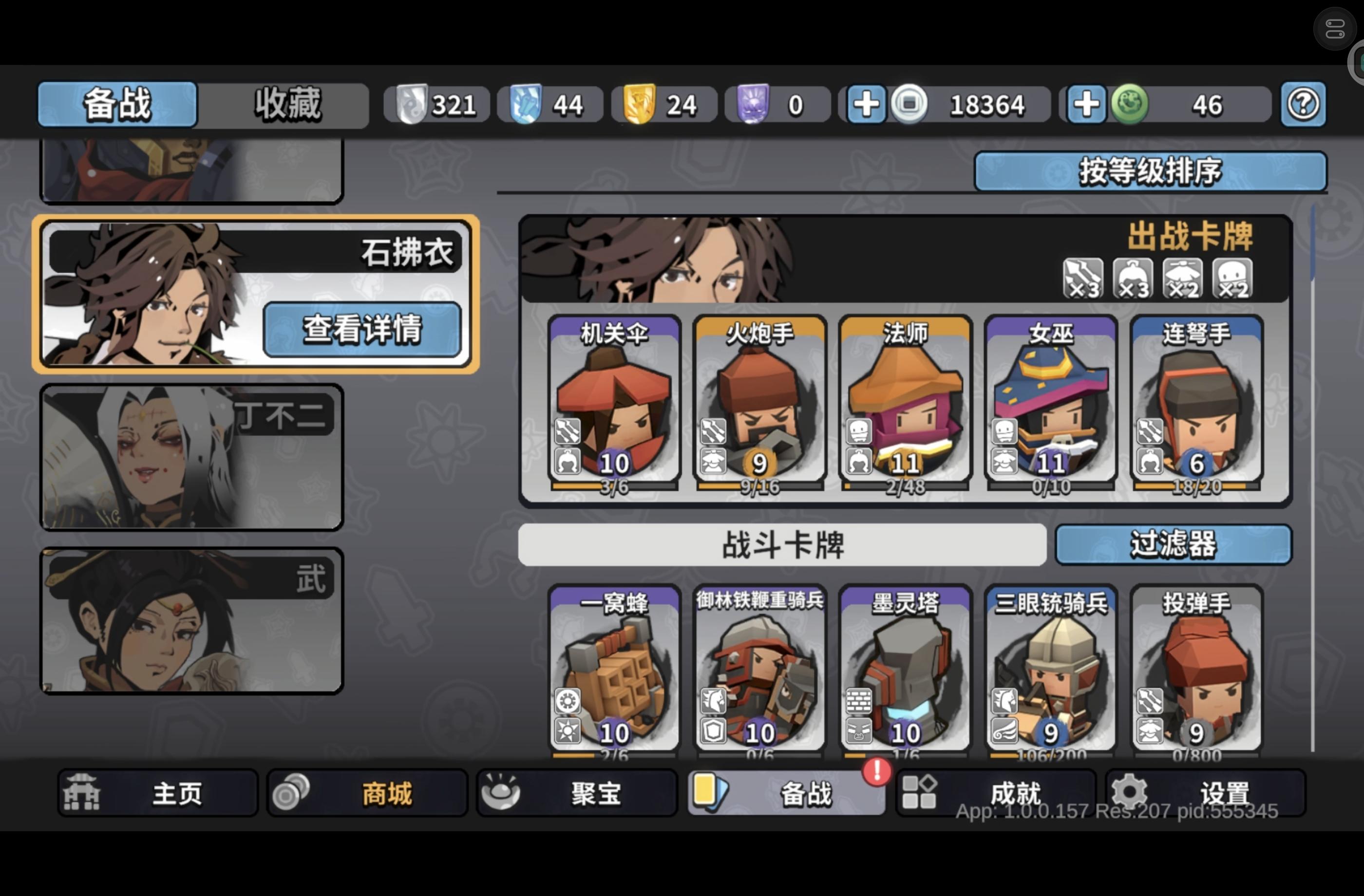Click the help question mark button
The image size is (1364, 896).
[1303, 104]
